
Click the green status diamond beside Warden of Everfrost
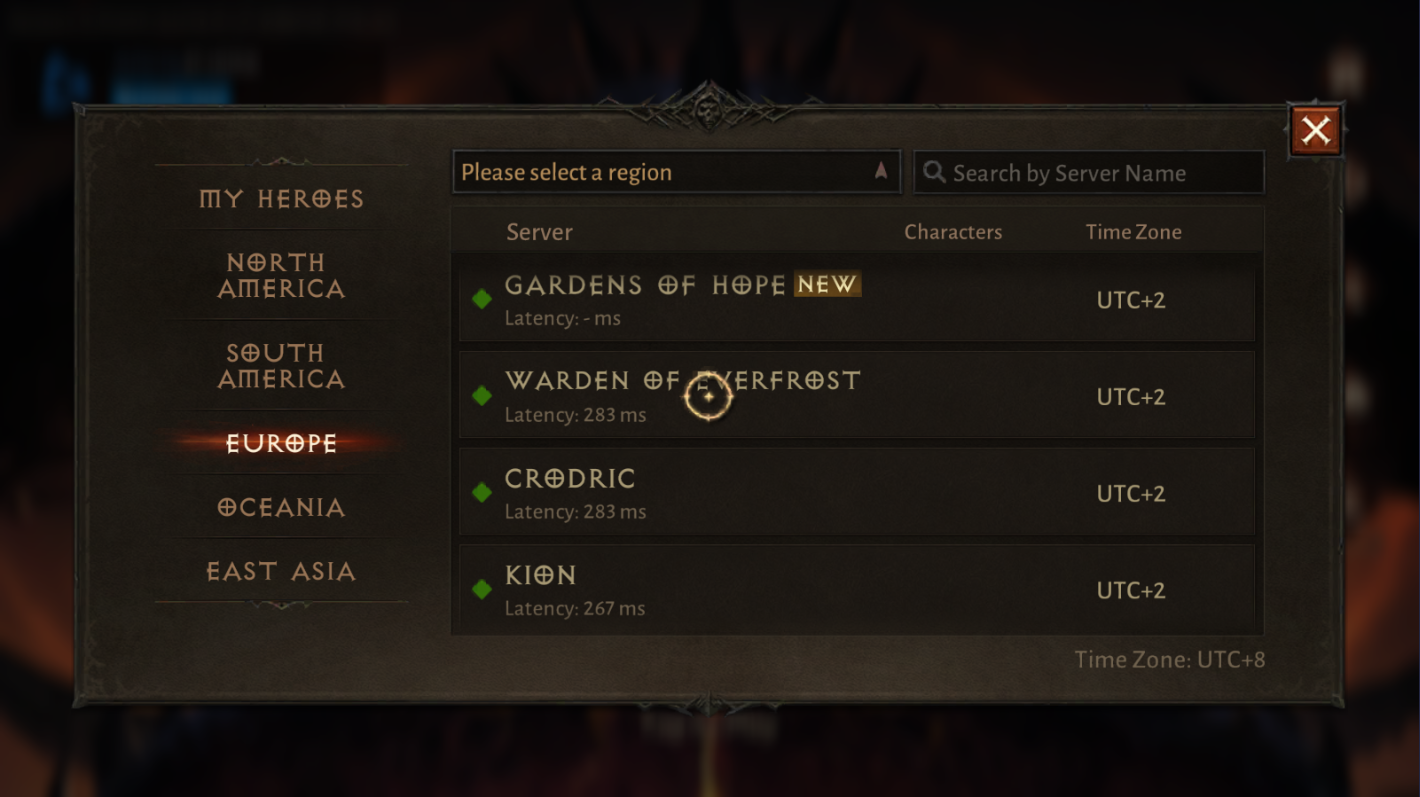click(x=483, y=396)
